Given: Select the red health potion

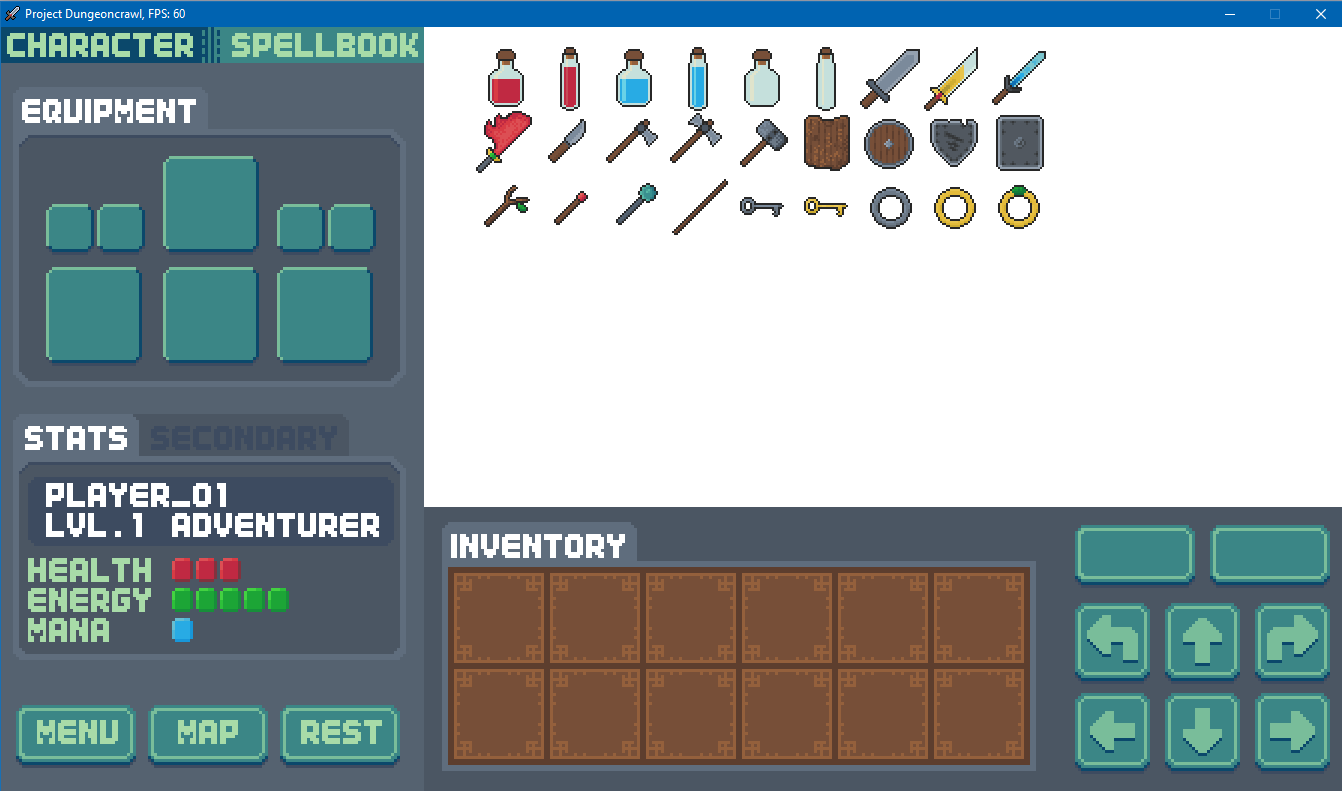Looking at the screenshot, I should point(507,78).
